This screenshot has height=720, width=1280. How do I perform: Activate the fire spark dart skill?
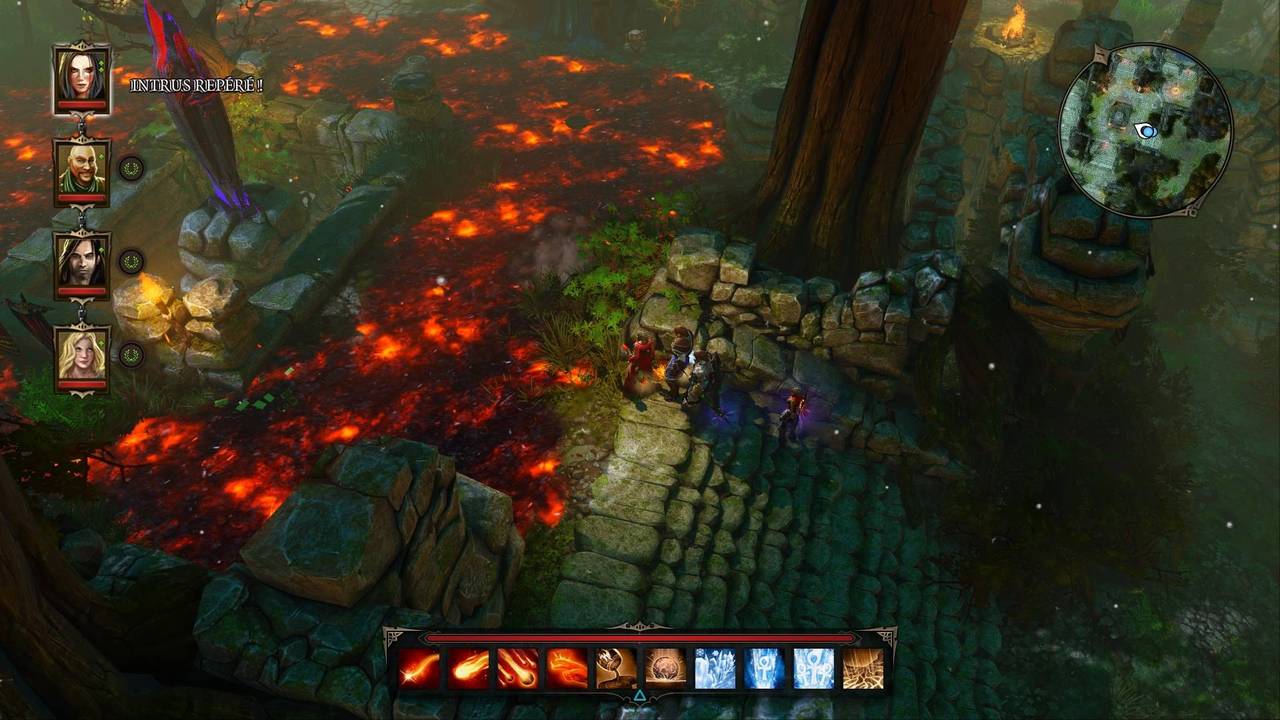tap(420, 668)
